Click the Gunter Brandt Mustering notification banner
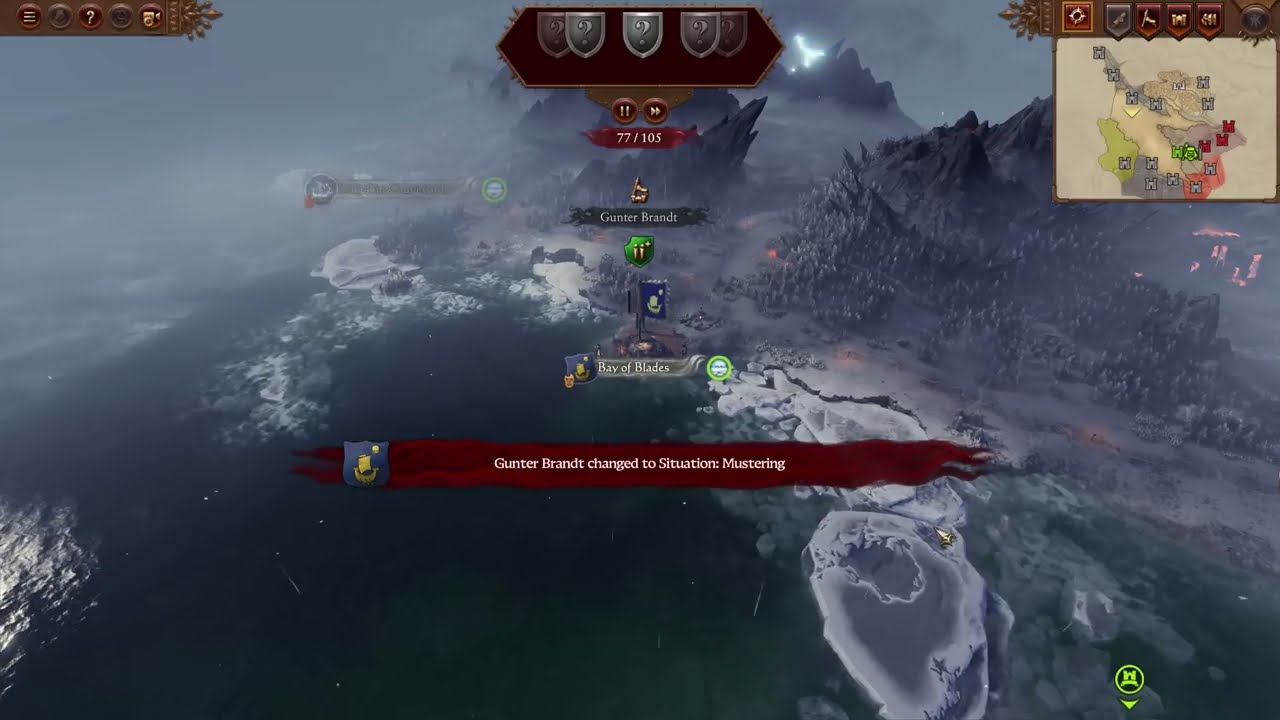Image resolution: width=1280 pixels, height=720 pixels. tap(639, 464)
